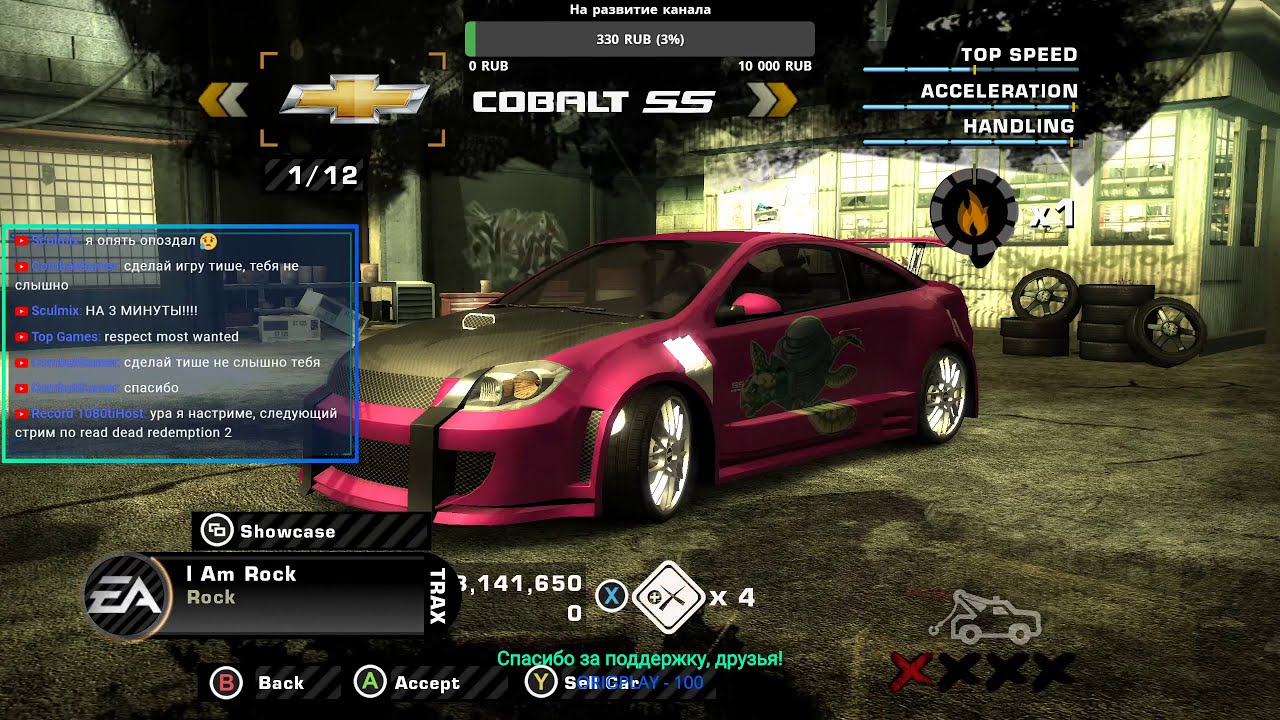1280x720 pixels.
Task: Accept the Cobalt SS selection
Action: [408, 683]
